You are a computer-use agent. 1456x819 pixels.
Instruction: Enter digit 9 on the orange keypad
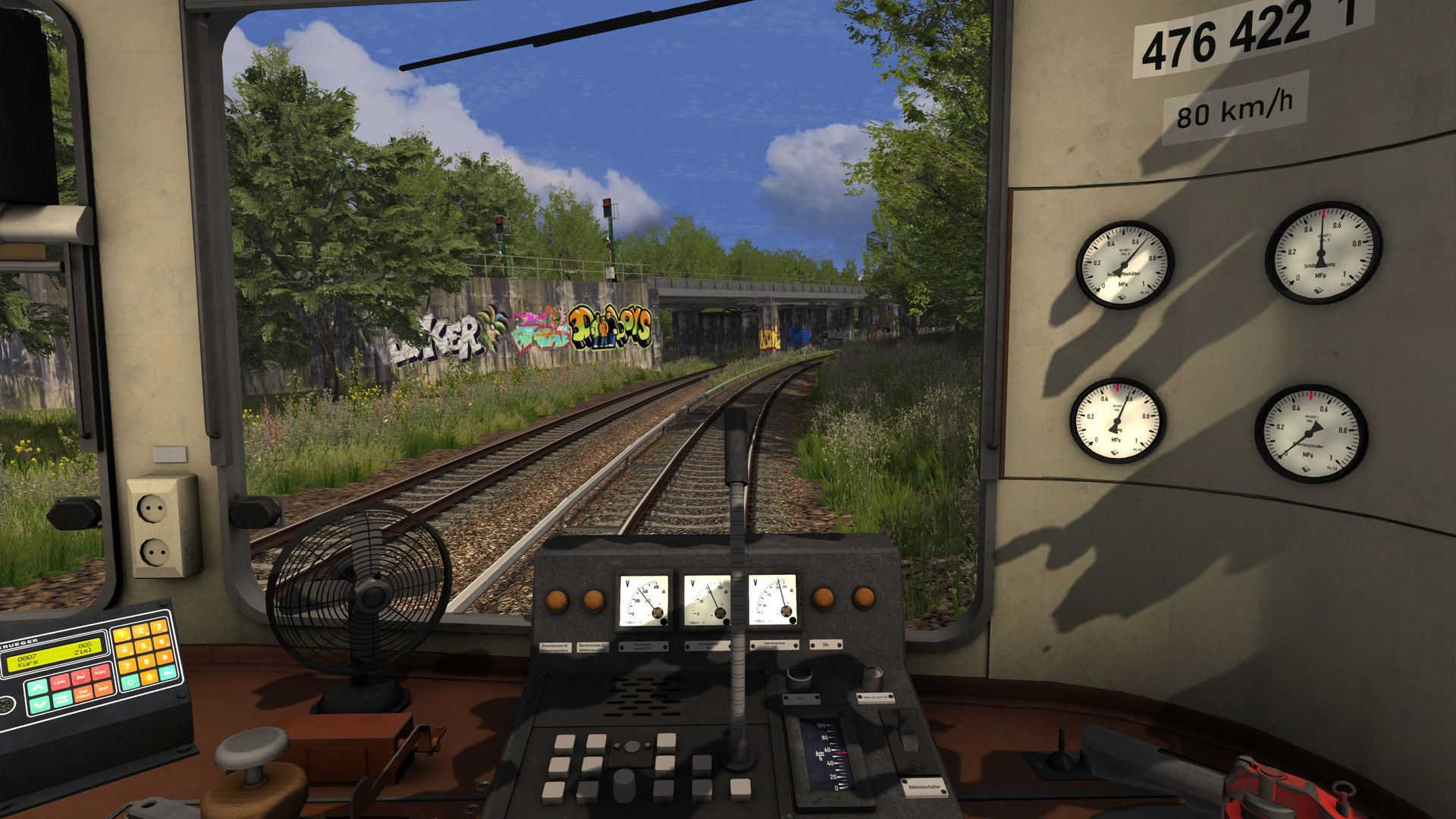[165, 657]
